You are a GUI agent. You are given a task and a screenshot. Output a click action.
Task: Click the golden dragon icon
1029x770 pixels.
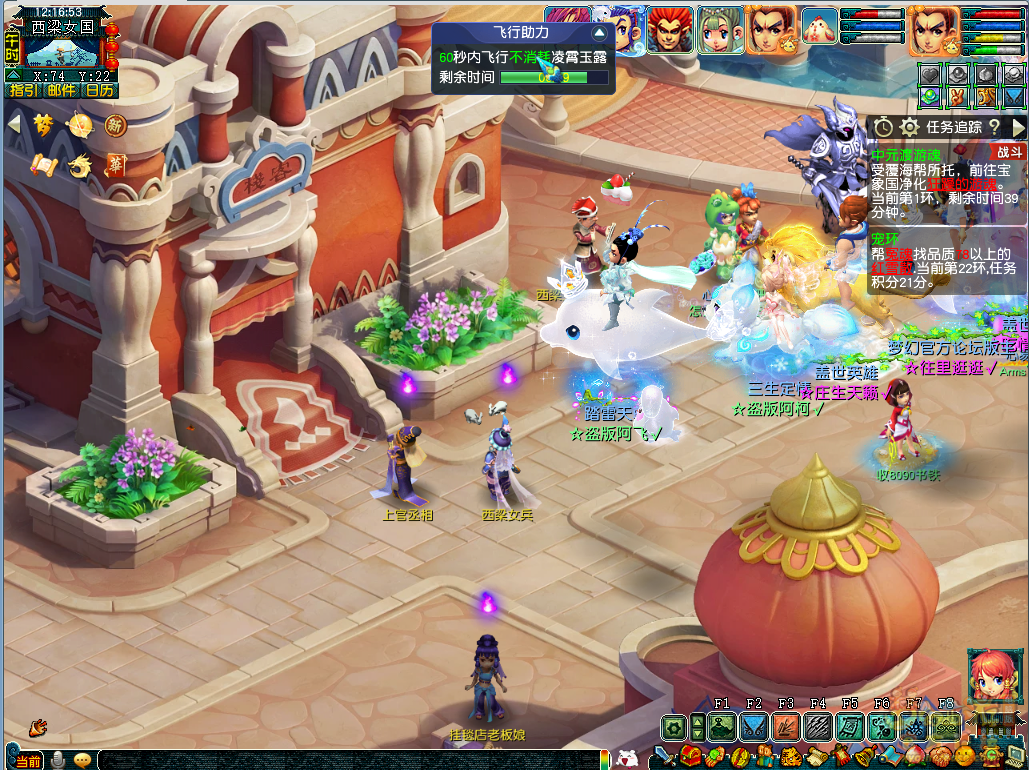click(80, 165)
